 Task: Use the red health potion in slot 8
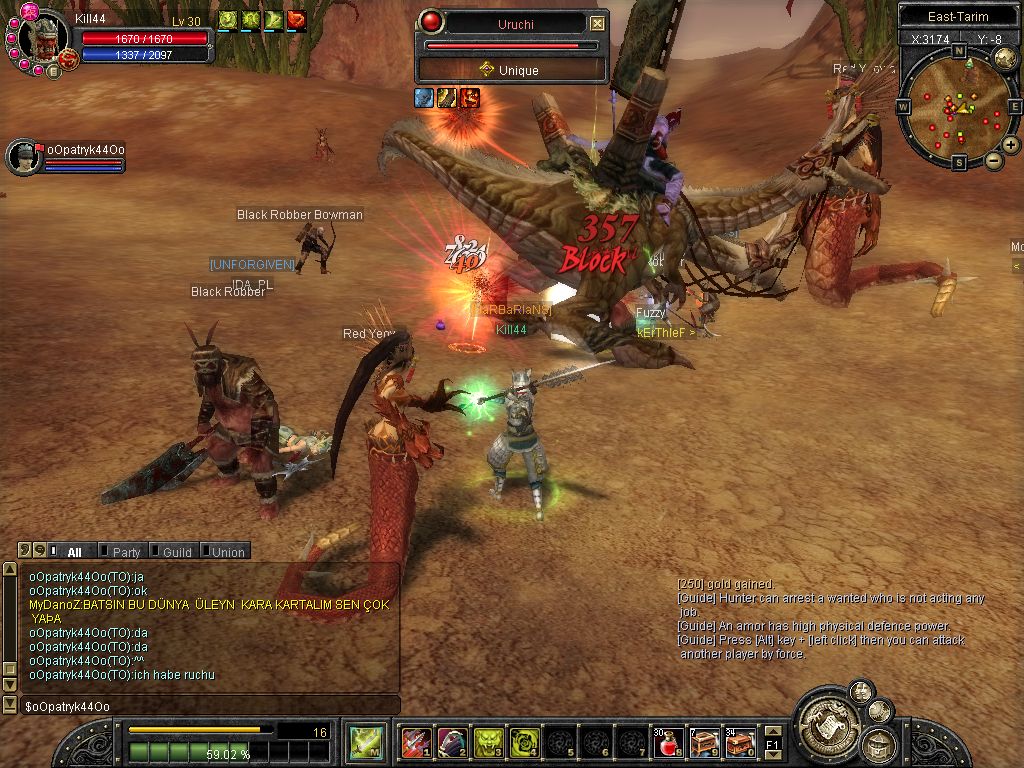point(669,743)
